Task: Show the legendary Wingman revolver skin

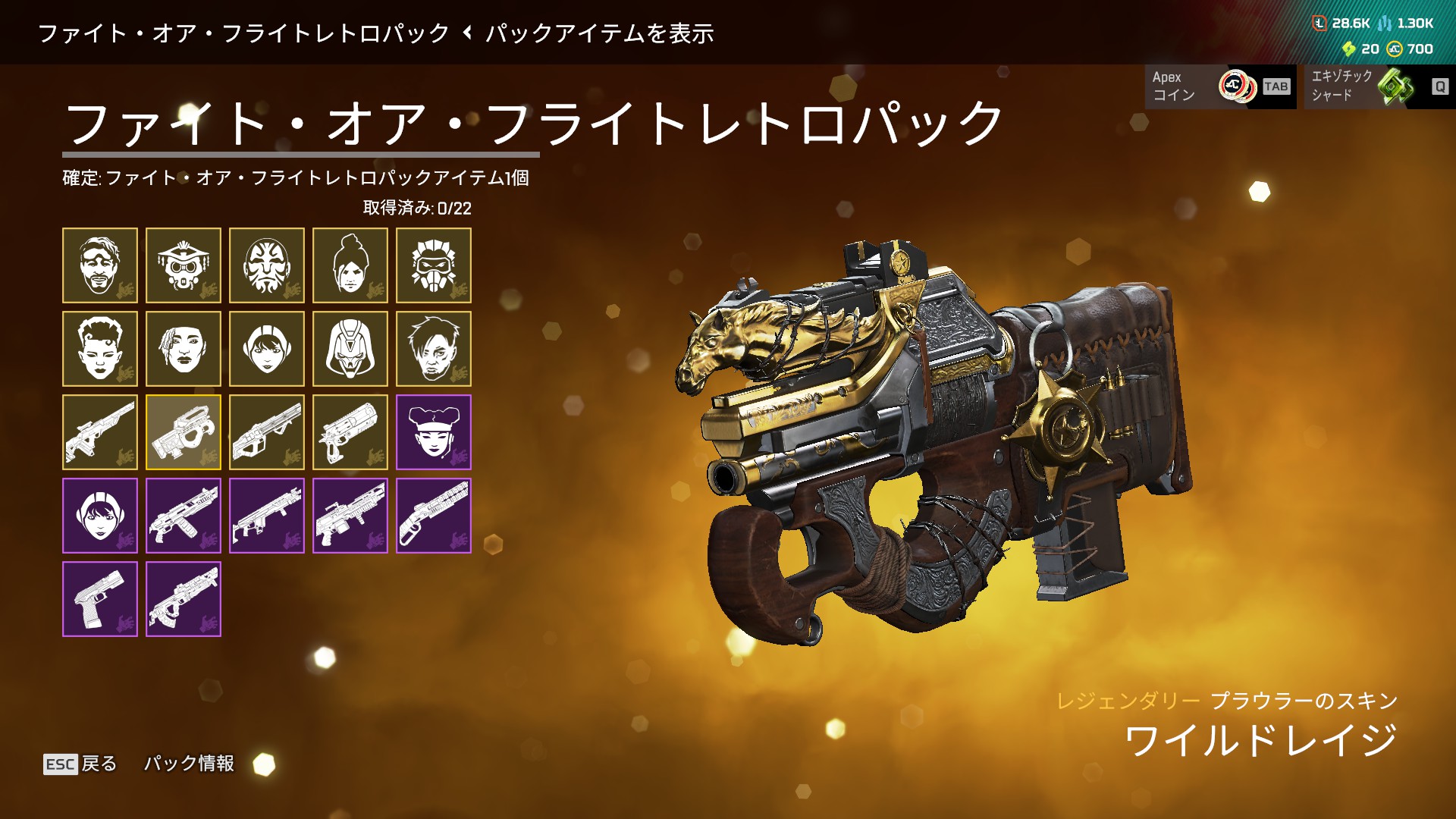Action: (x=350, y=432)
